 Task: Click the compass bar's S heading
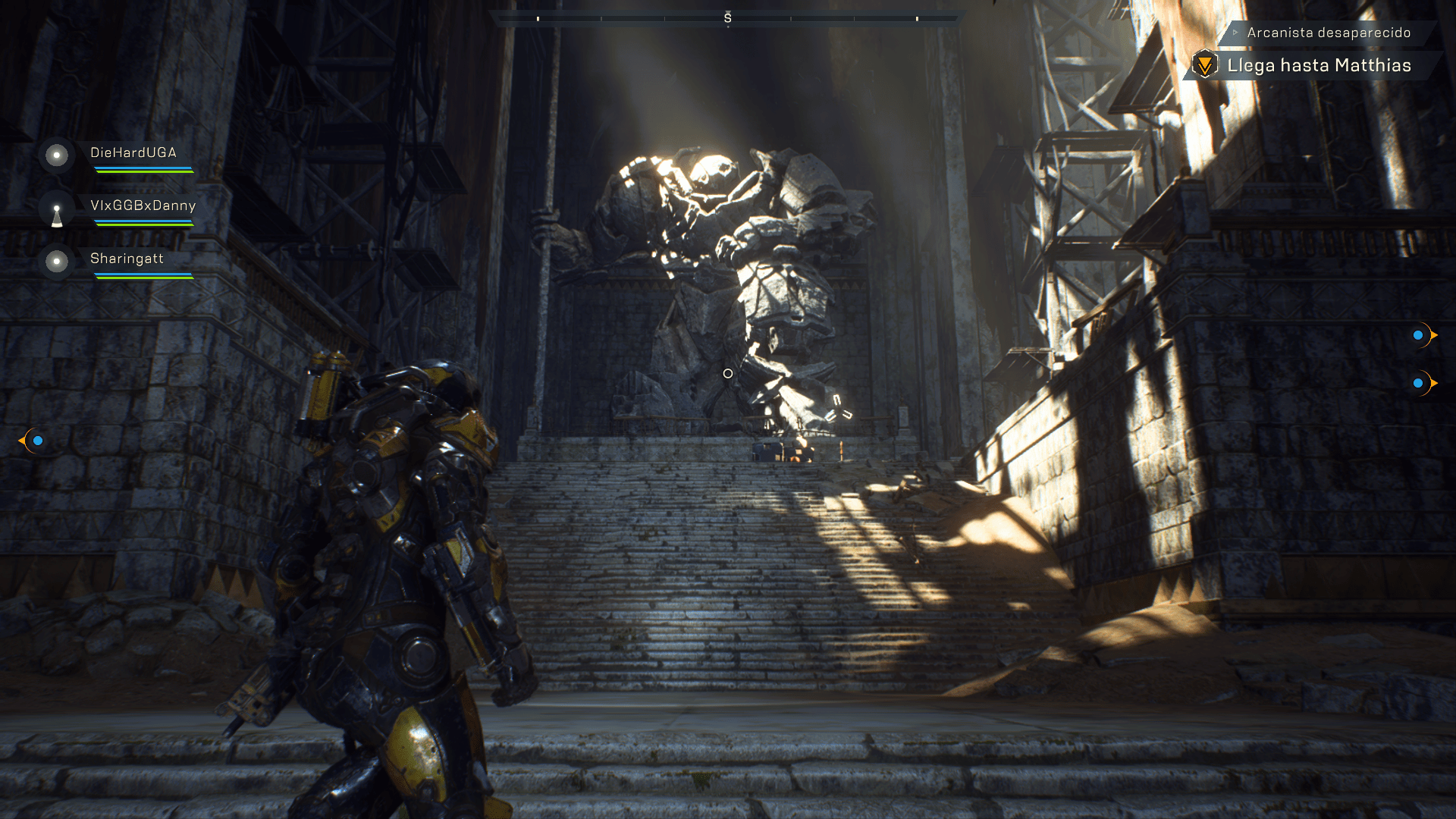click(727, 18)
